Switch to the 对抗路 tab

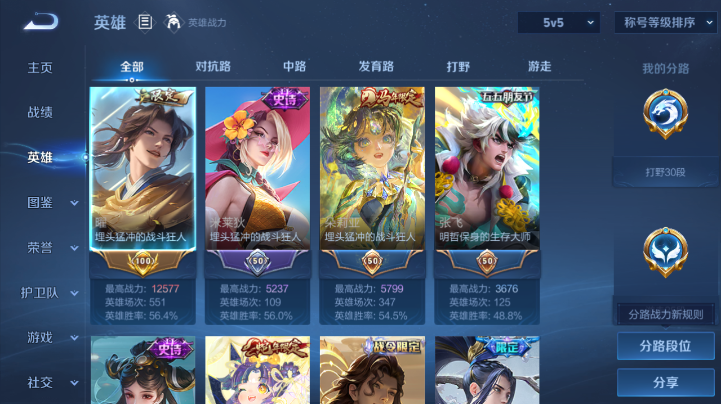coord(213,67)
